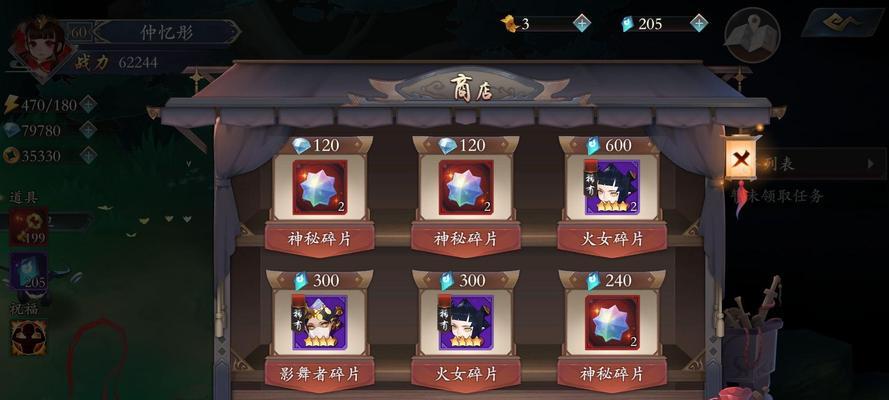This screenshot has width=889, height=400.
Task: Add diamonds with the plus beside 79780
Action: click(x=89, y=130)
